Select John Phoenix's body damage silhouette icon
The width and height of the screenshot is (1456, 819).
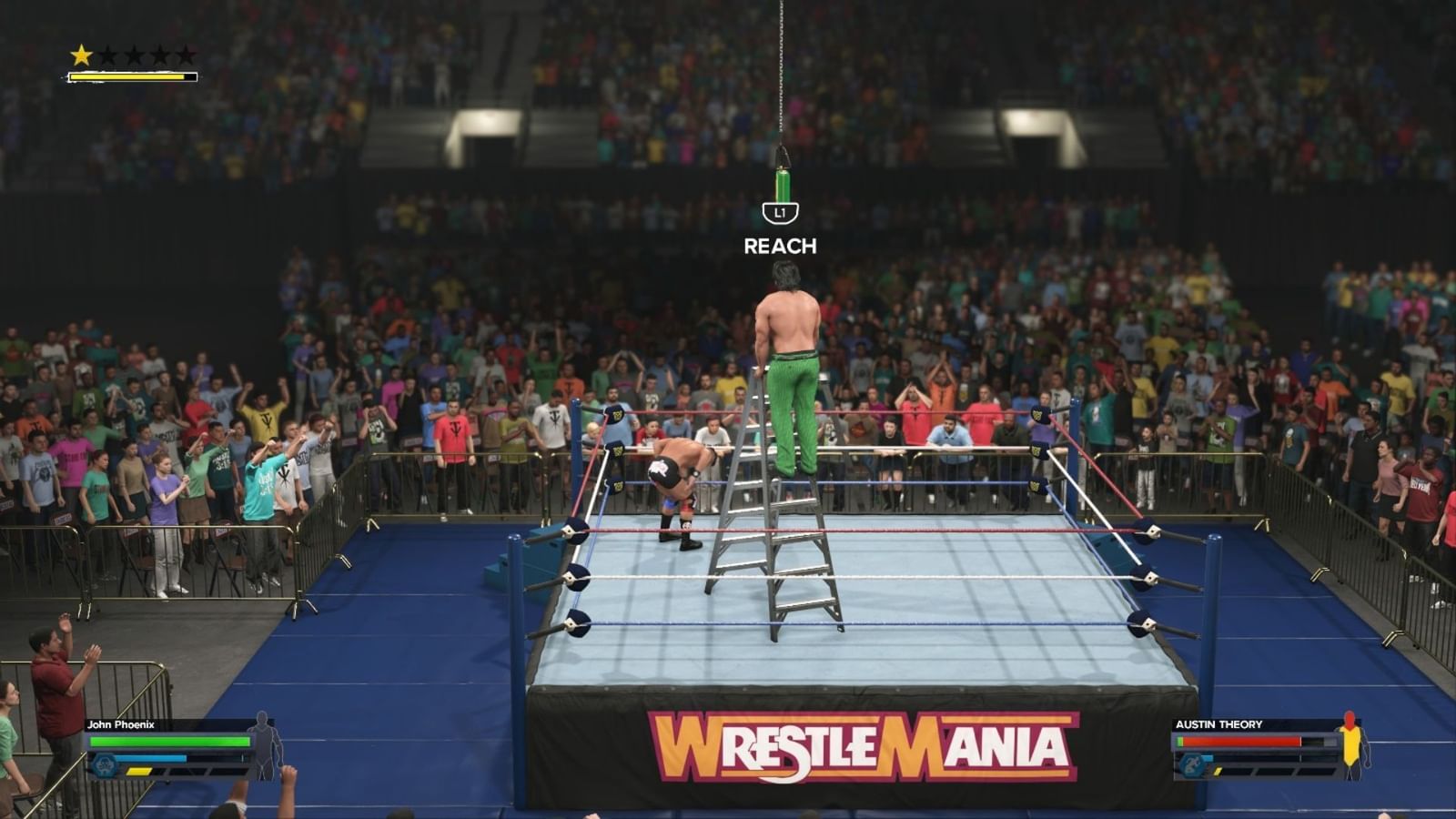tap(262, 748)
